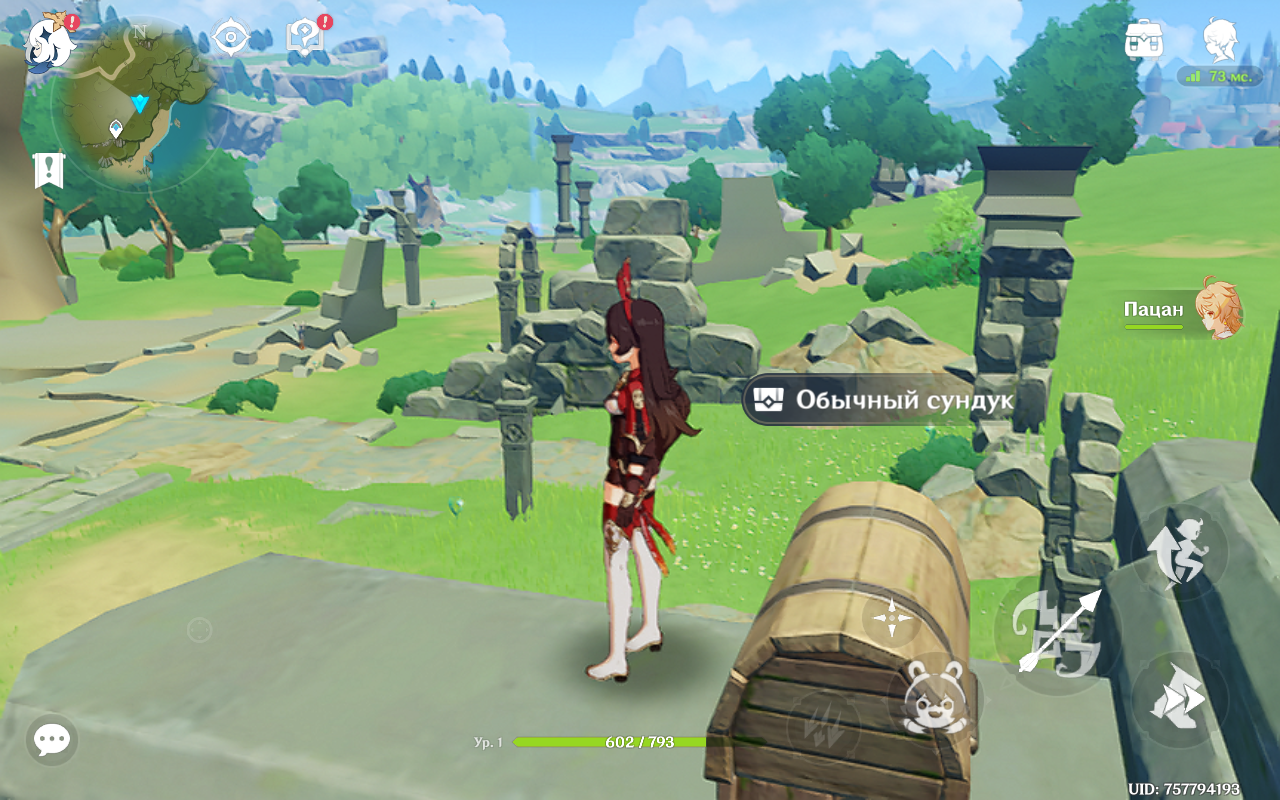Open the backpack inventory
The width and height of the screenshot is (1280, 800).
point(1143,40)
